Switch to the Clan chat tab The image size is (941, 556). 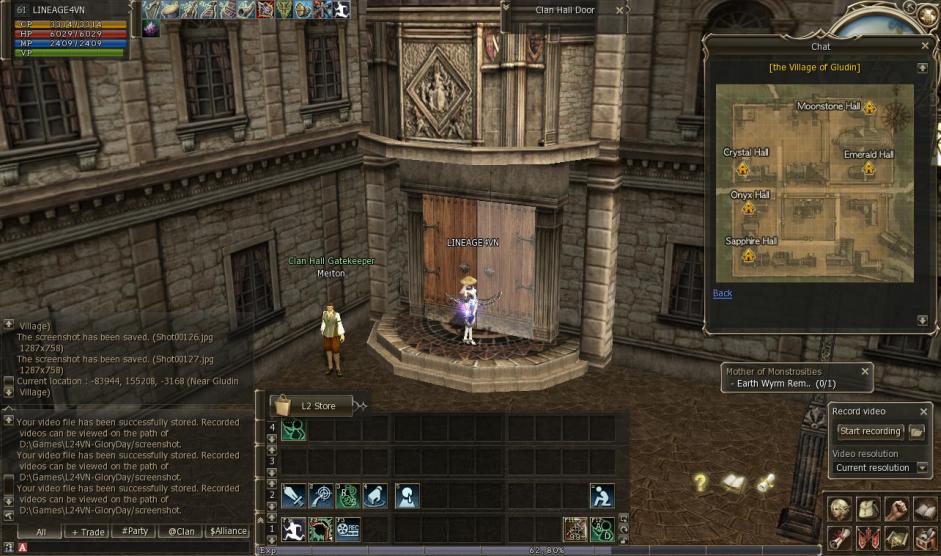(180, 532)
